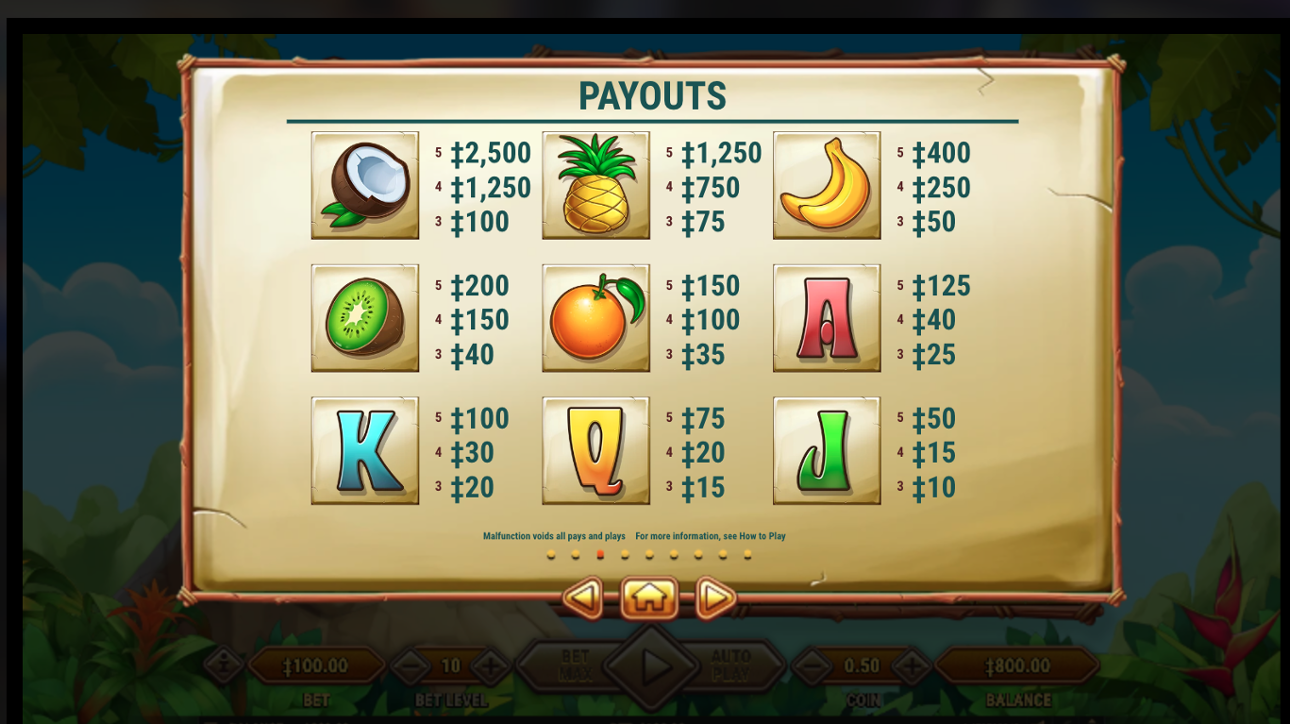Click the home button to exit payouts
Viewport: 1290px width, 724px height.
pos(649,598)
